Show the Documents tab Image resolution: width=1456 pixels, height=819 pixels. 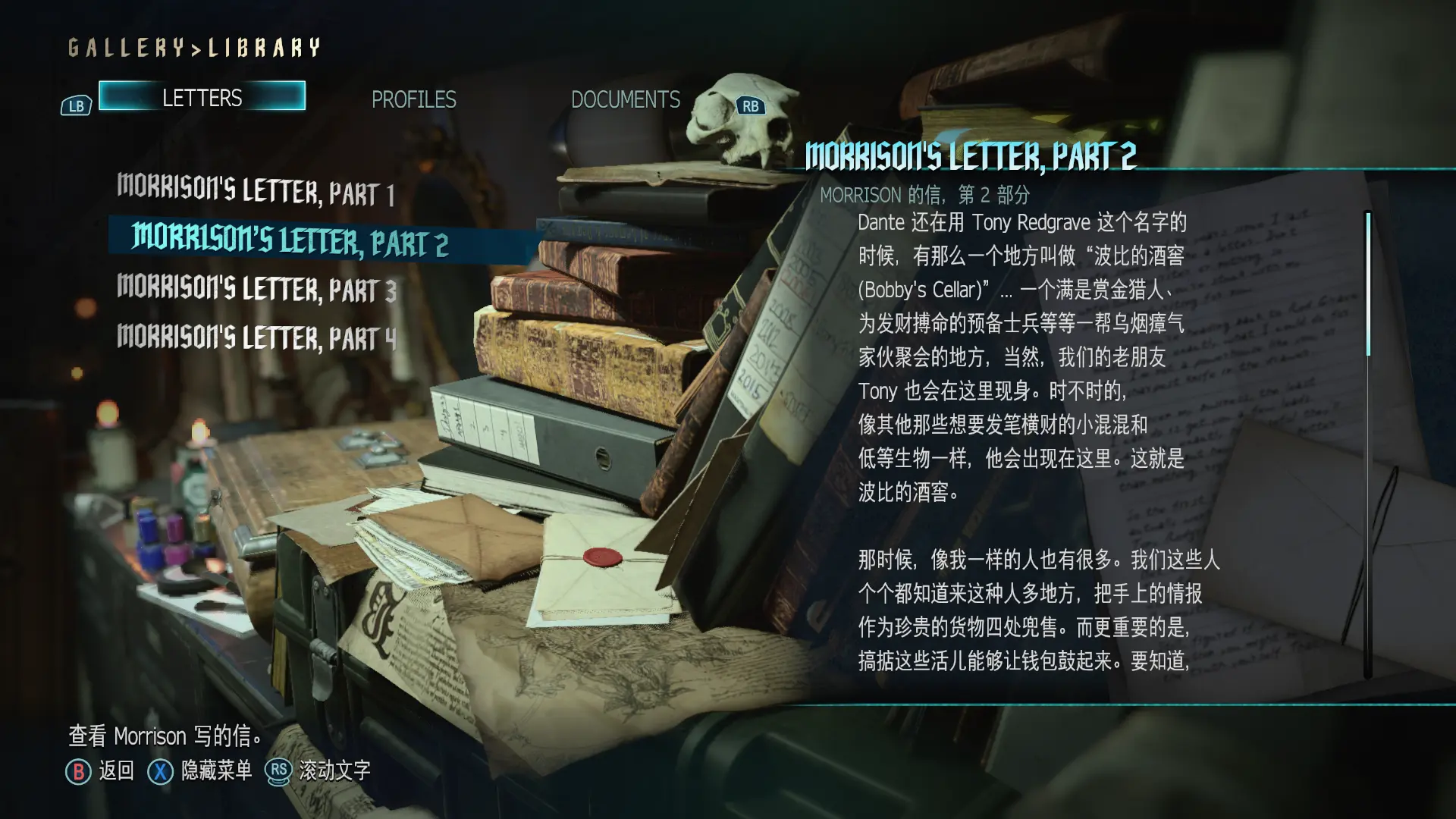(625, 99)
